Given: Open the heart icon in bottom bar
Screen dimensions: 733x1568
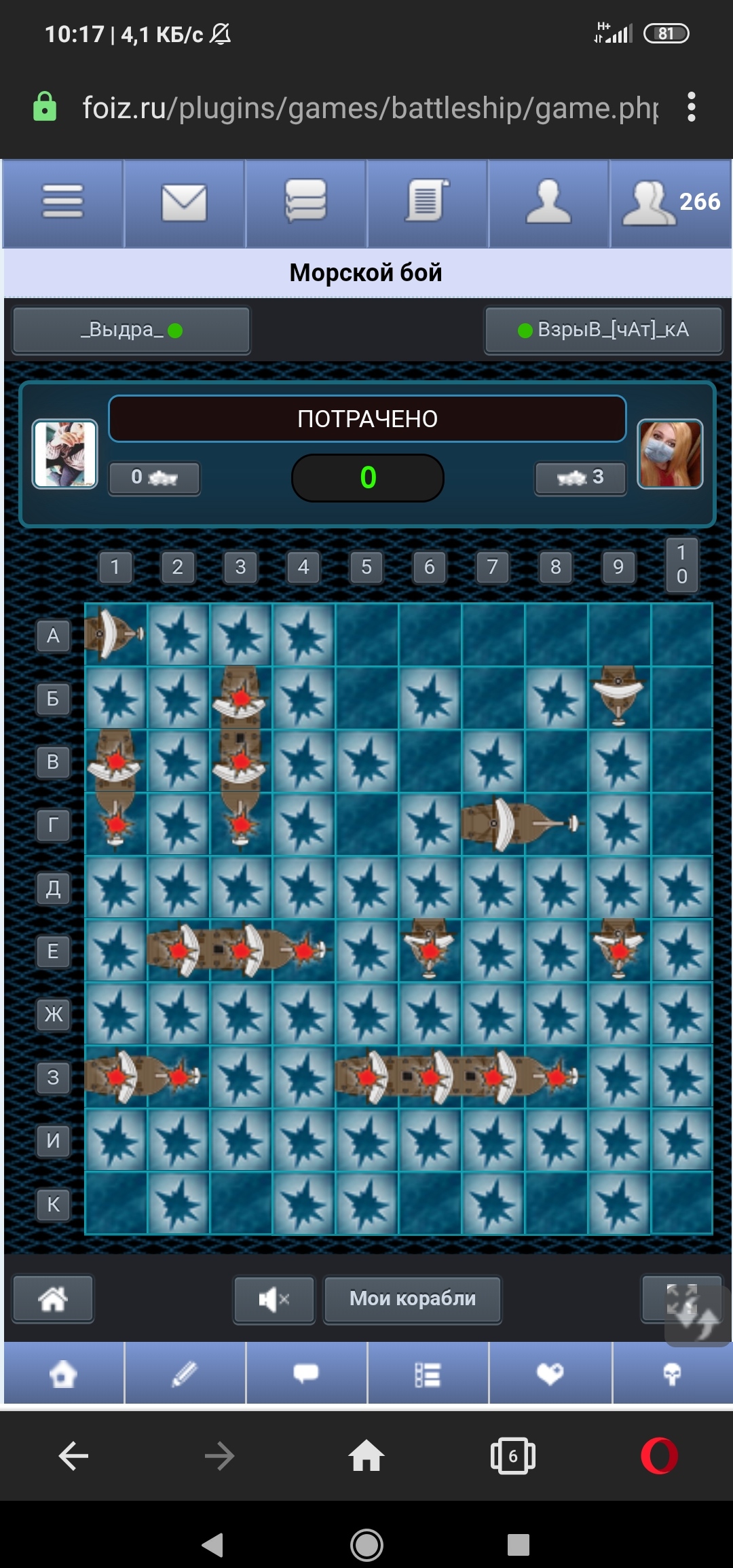Looking at the screenshot, I should pos(550,1374).
